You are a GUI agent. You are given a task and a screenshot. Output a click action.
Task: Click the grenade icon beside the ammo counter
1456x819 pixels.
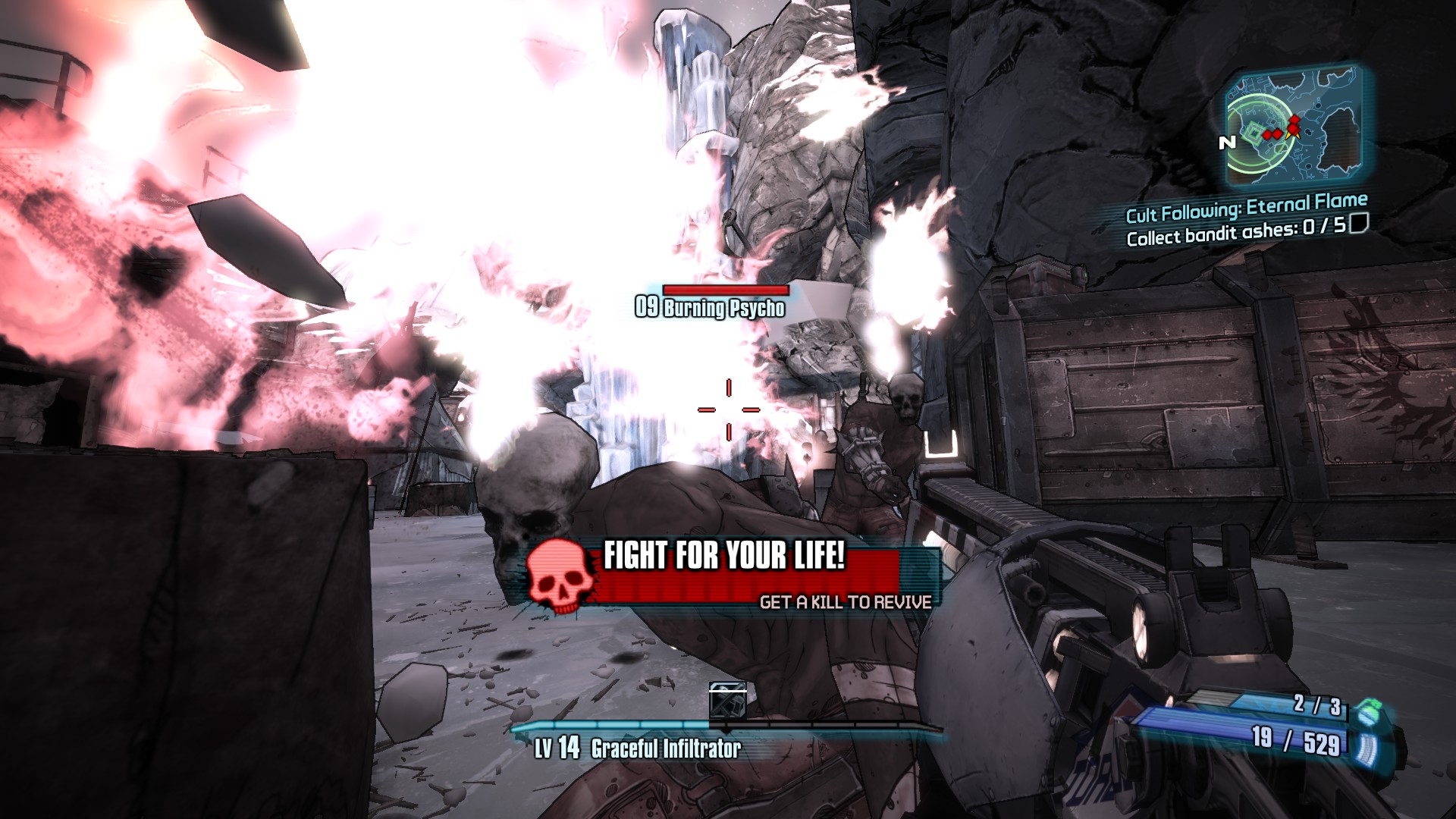tap(1367, 711)
